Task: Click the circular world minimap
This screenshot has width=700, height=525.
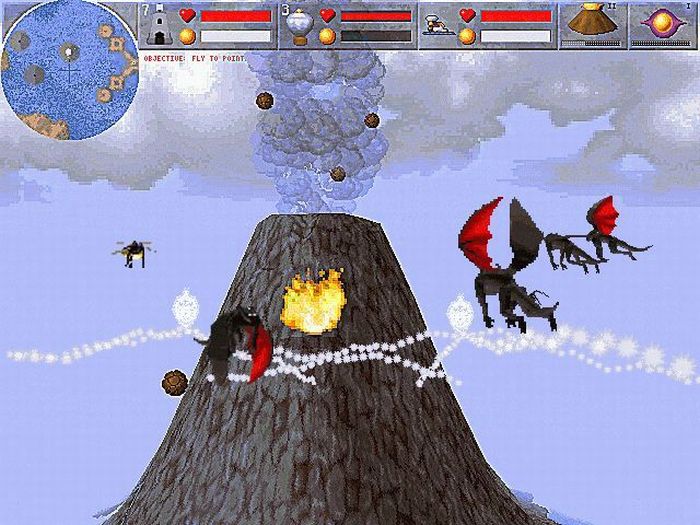Action: pyautogui.click(x=67, y=70)
